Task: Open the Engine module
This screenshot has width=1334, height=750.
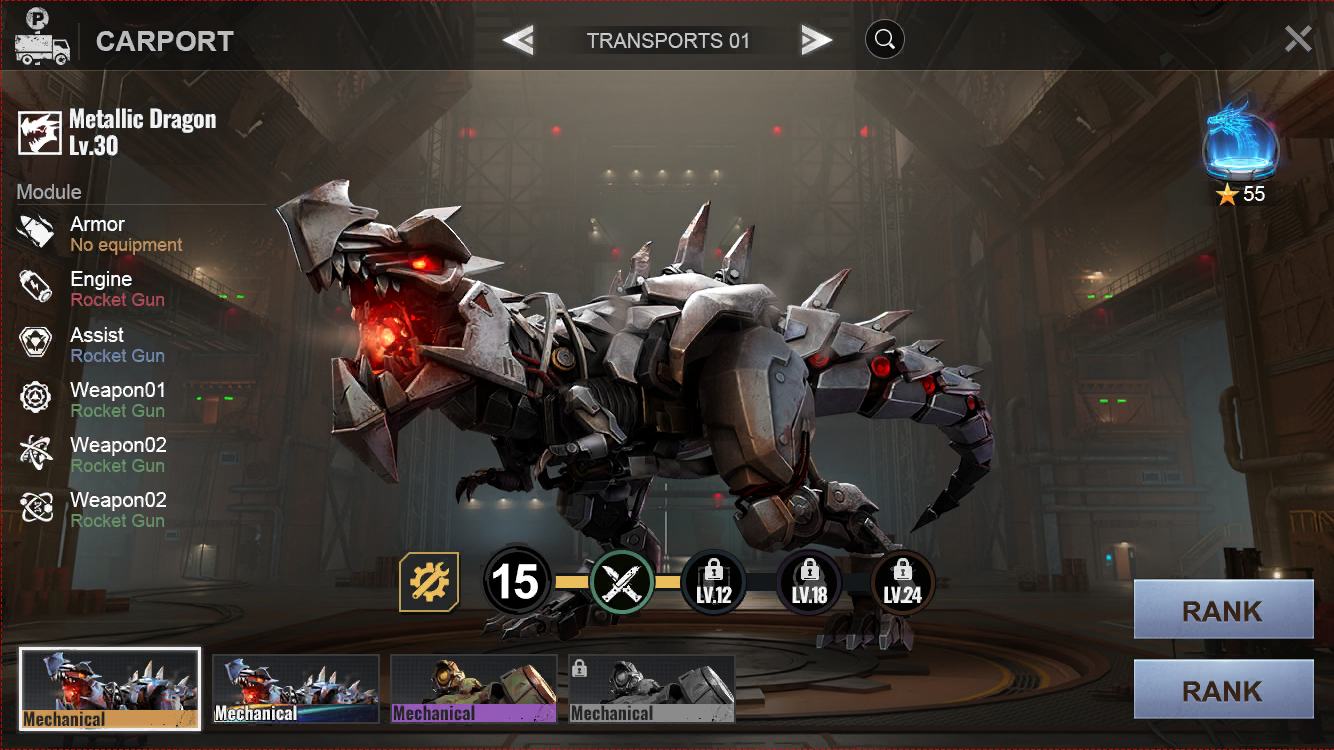Action: point(98,288)
